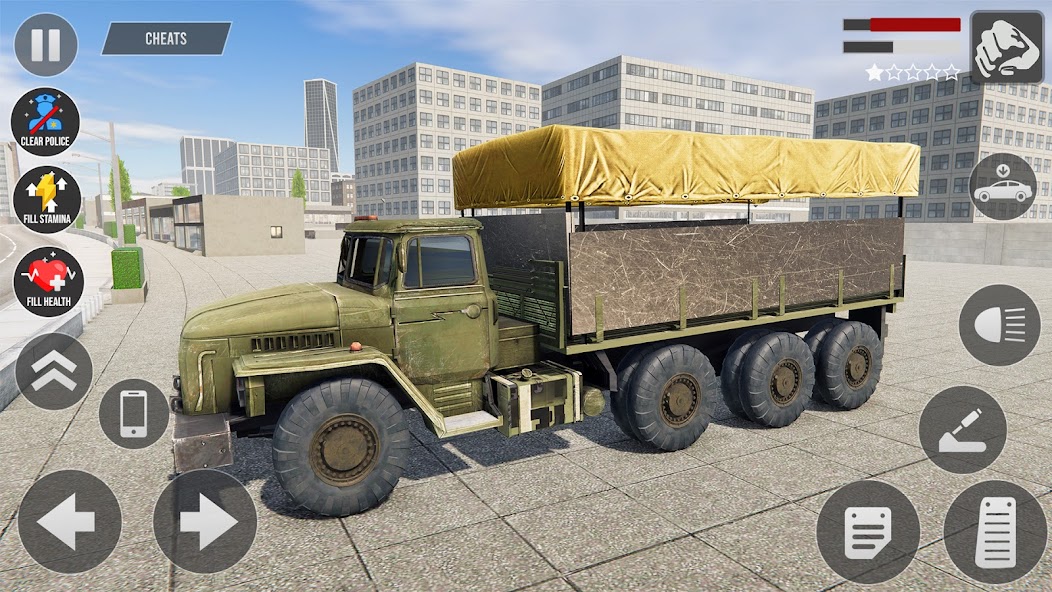Tap the double chevron up button
Viewport: 1052px width, 592px height.
point(54,371)
